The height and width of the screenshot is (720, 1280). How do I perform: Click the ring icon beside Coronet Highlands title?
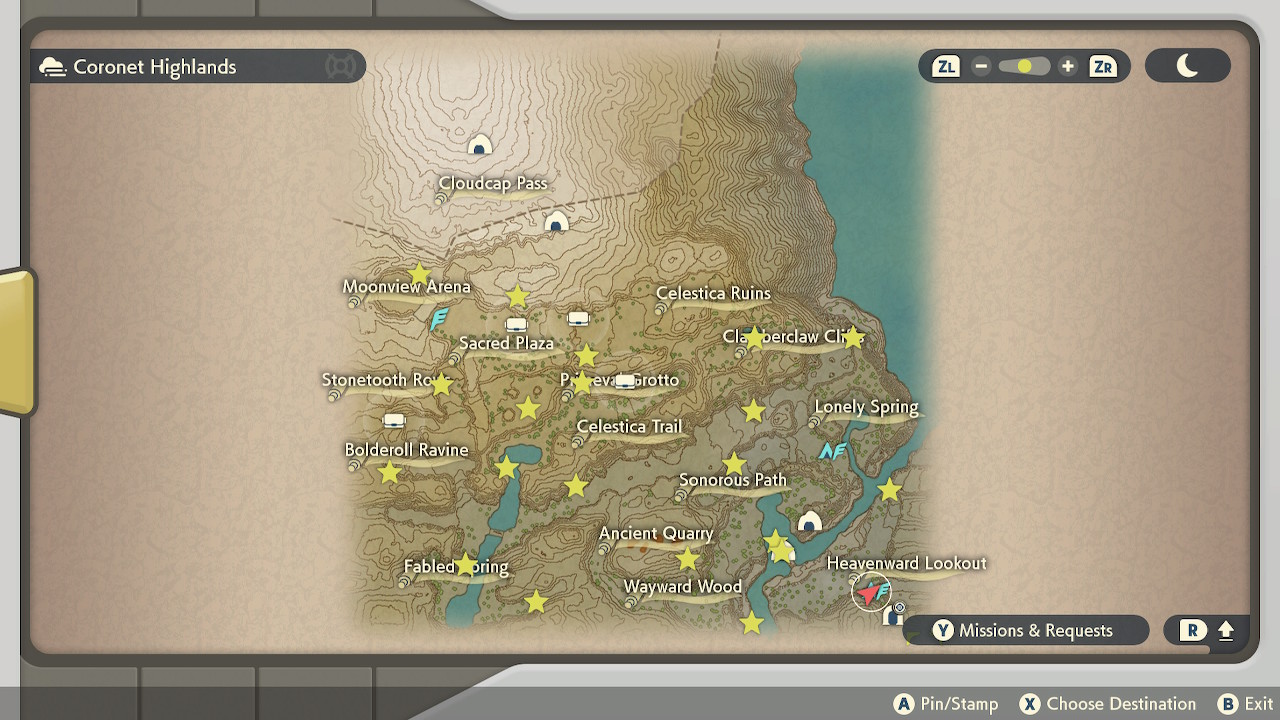340,66
